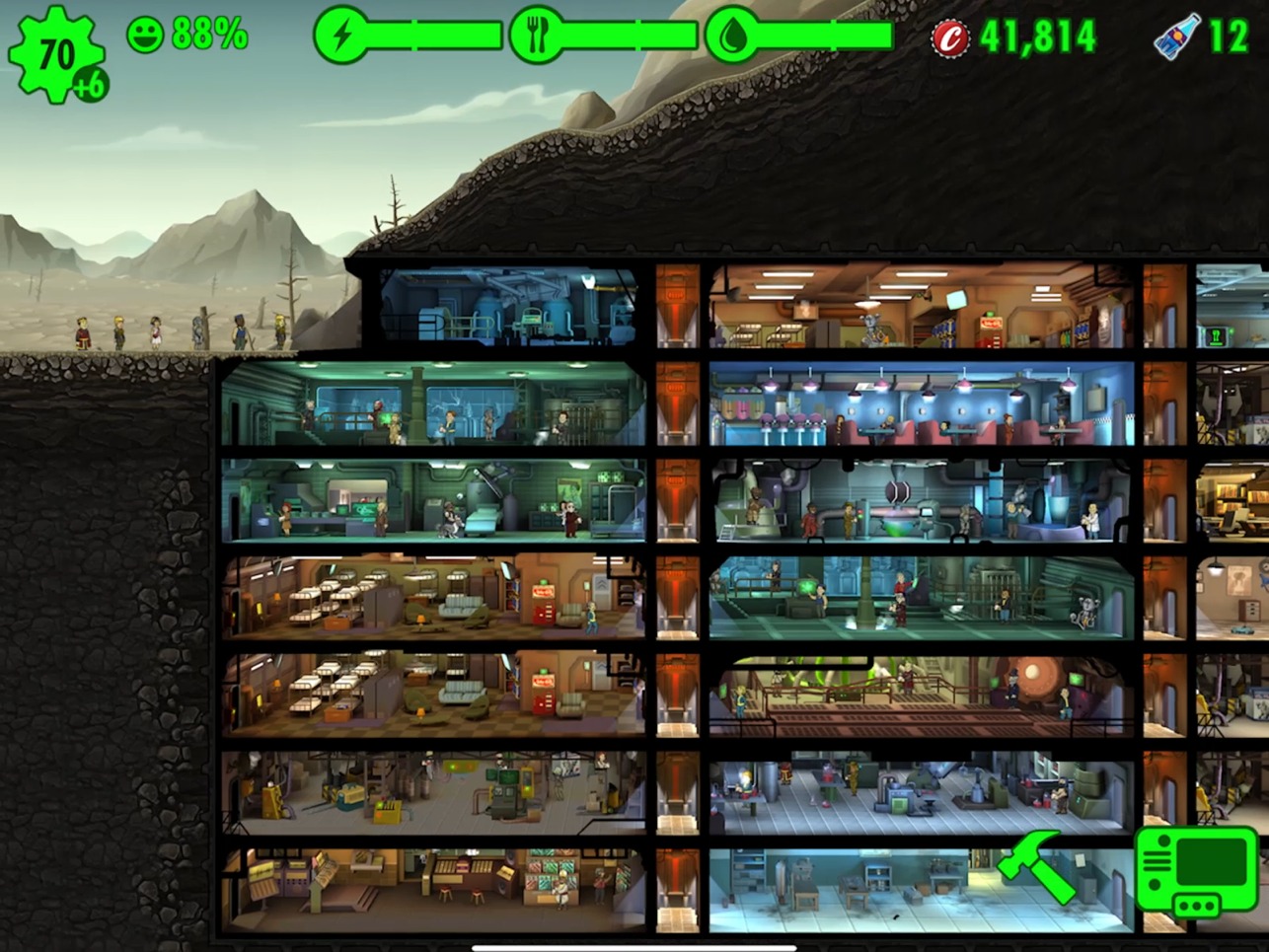Click the Caps currency icon

(950, 34)
